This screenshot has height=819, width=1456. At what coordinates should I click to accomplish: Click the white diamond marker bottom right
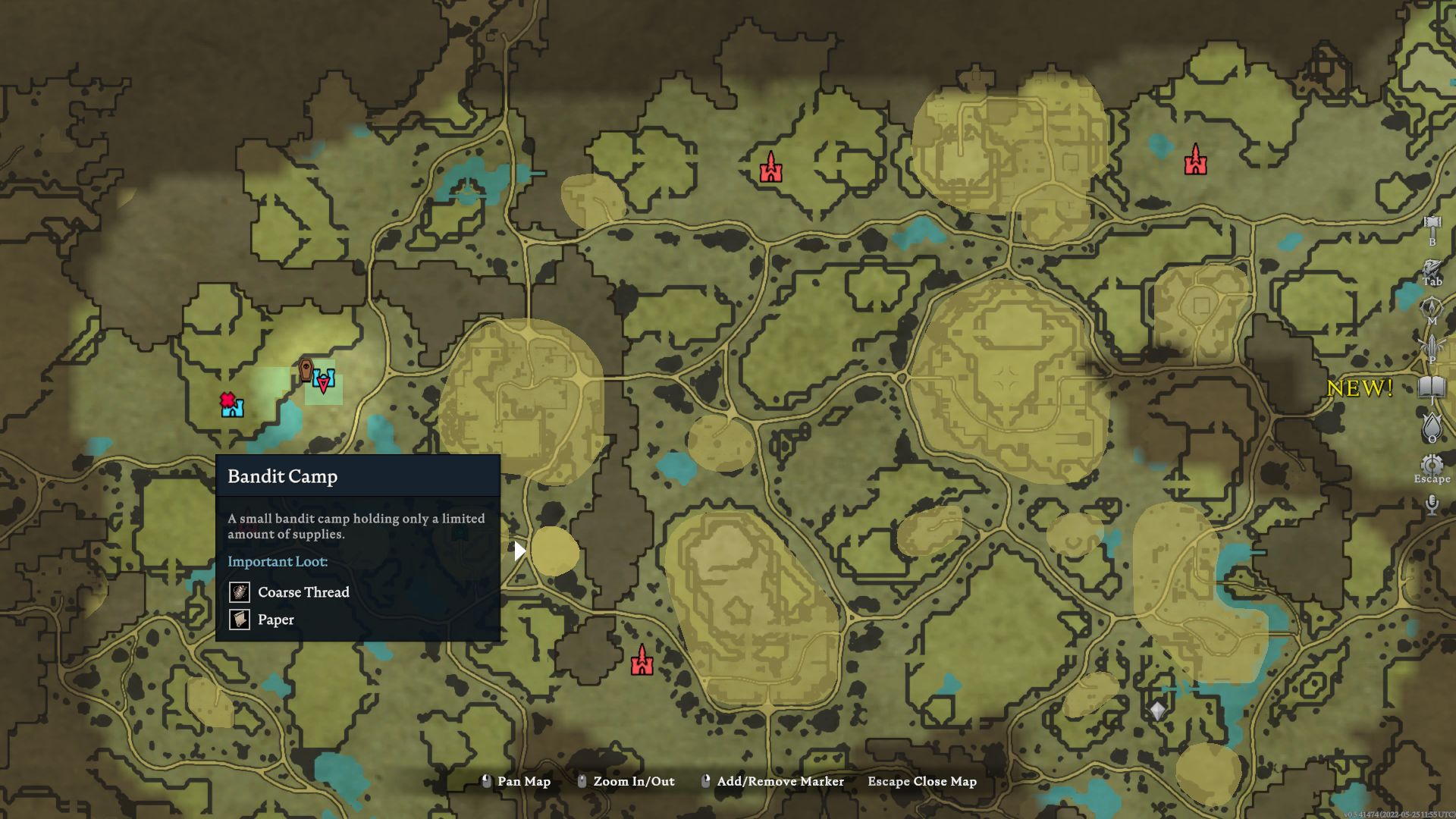[x=1156, y=709]
